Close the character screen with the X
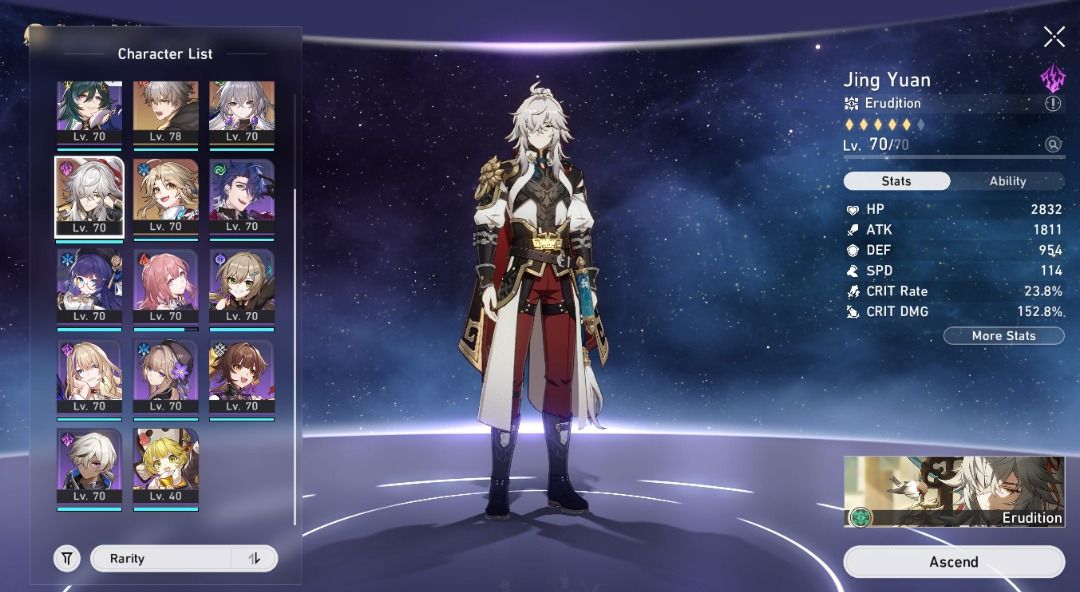1080x592 pixels. (x=1054, y=37)
